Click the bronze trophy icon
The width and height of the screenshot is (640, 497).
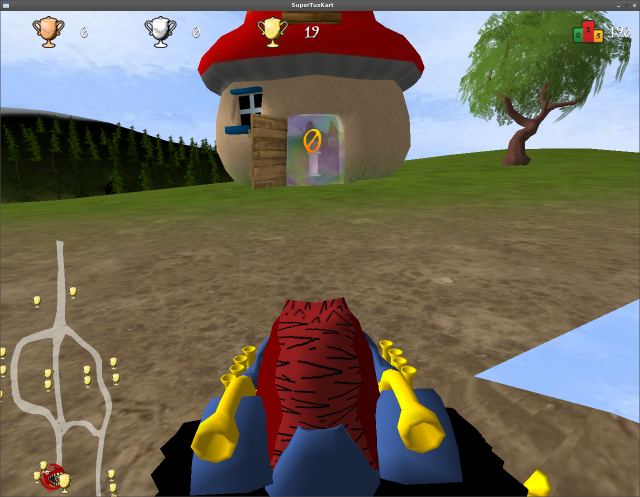pos(47,32)
